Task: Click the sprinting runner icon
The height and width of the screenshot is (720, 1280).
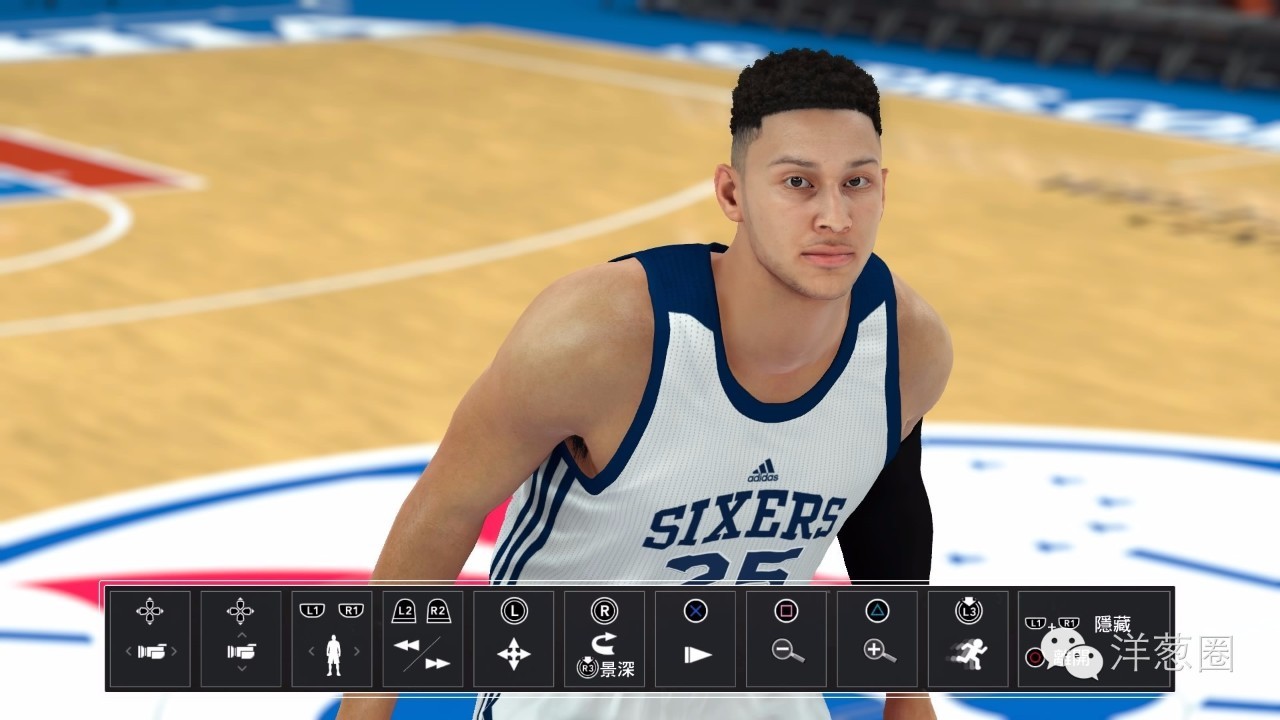Action: pyautogui.click(x=968, y=655)
